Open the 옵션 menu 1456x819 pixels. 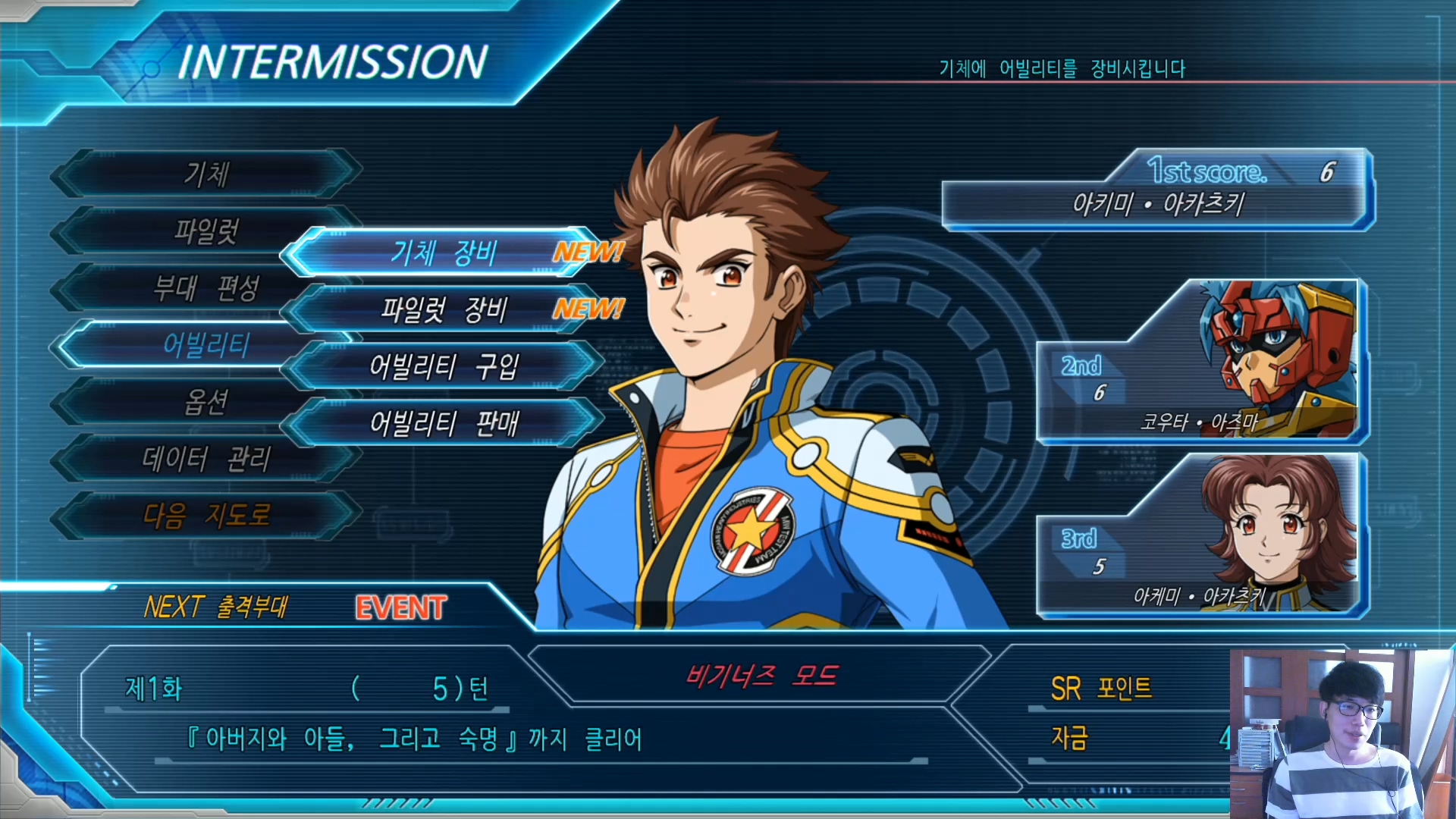[206, 402]
